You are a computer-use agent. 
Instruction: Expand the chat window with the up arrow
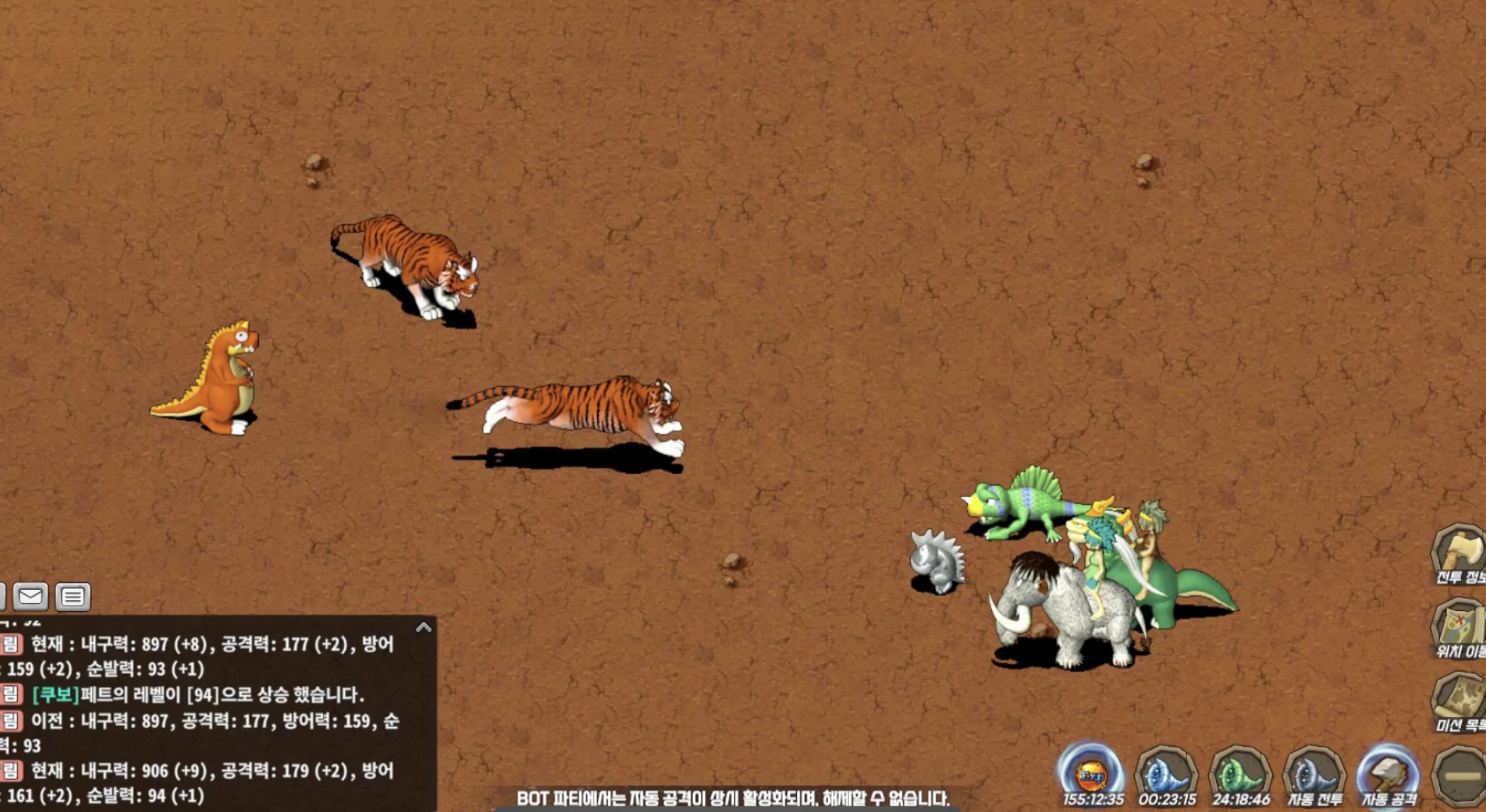pos(424,627)
